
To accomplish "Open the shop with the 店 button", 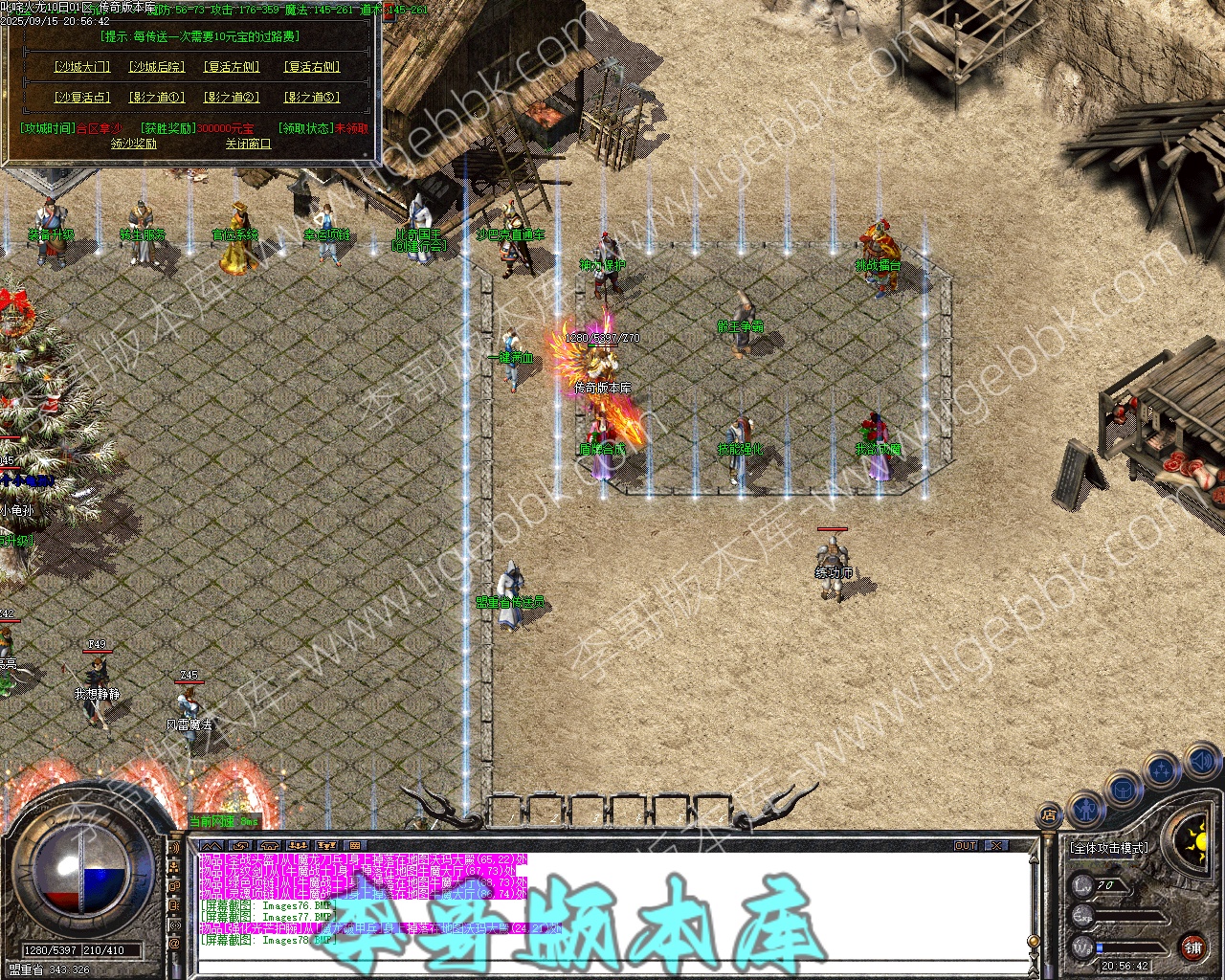I will (x=1048, y=816).
